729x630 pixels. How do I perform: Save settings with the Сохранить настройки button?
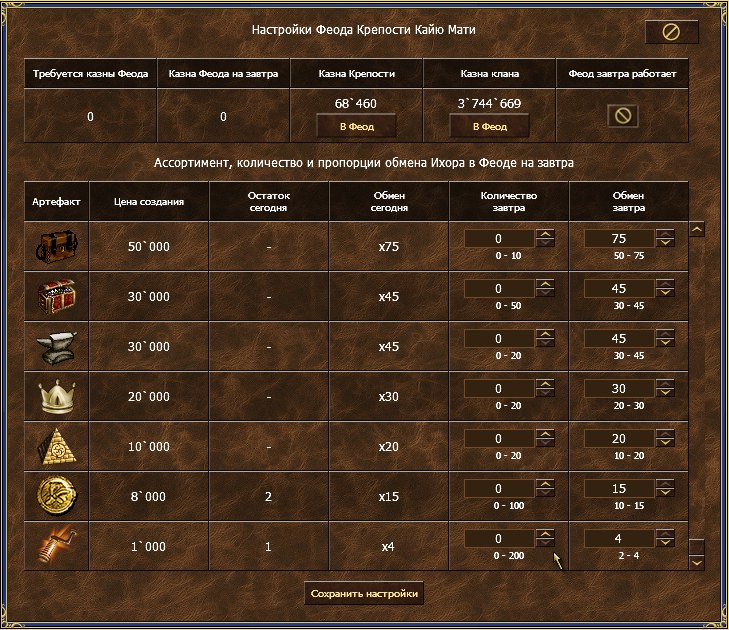pos(364,593)
